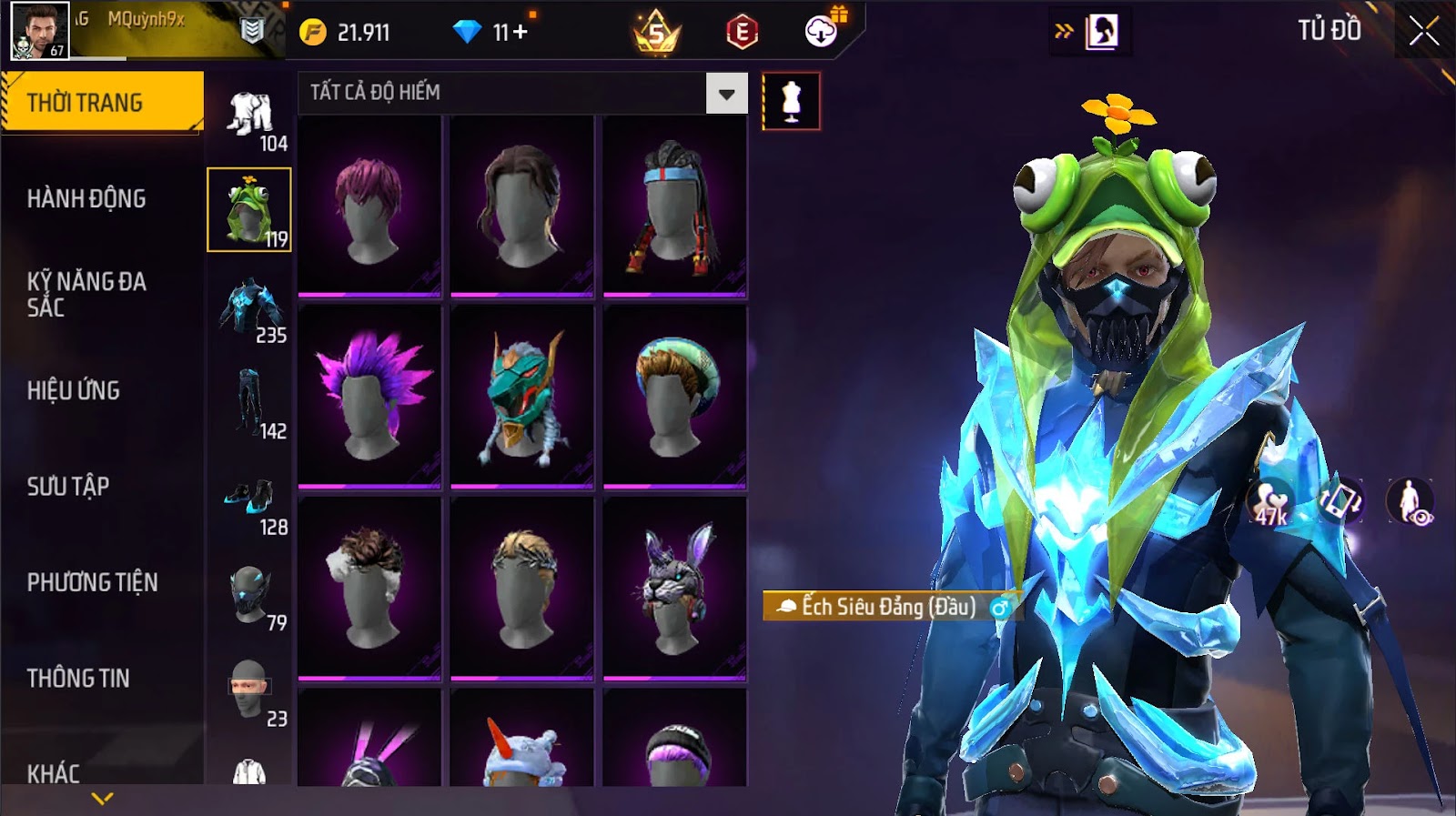Show the blue jacket tops category
Image resolution: width=1456 pixels, height=816 pixels.
[249, 307]
